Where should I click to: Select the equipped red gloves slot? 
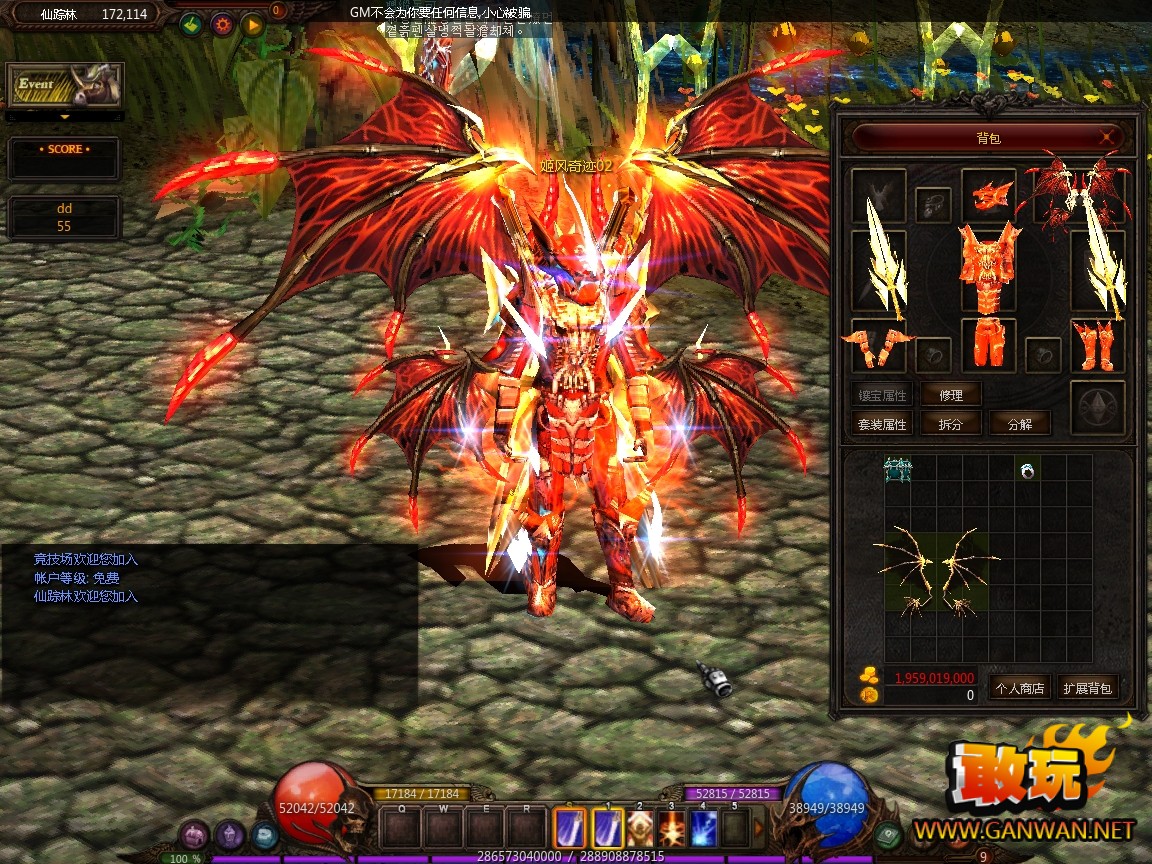coord(879,346)
